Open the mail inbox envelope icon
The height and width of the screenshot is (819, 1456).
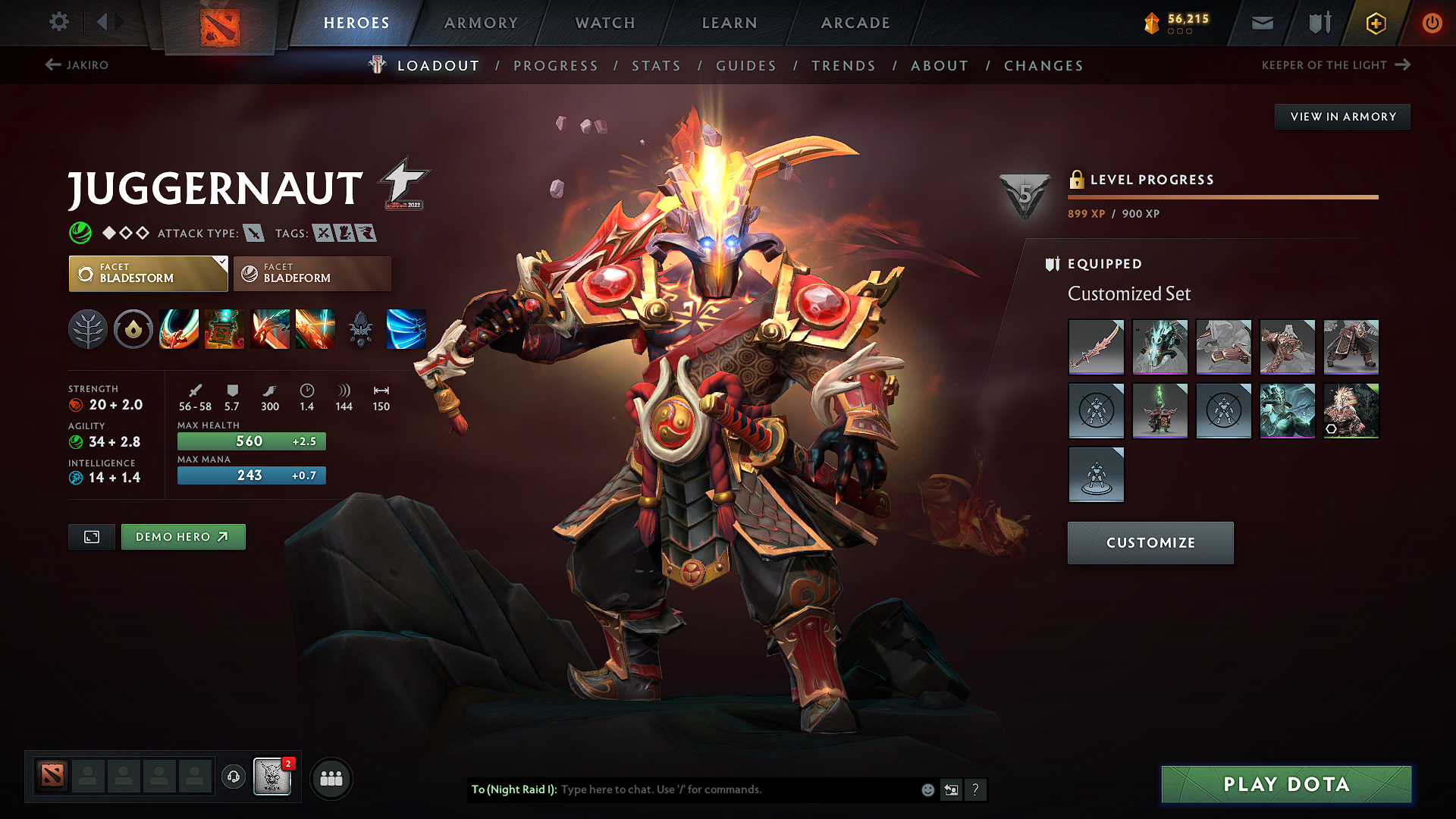1261,23
